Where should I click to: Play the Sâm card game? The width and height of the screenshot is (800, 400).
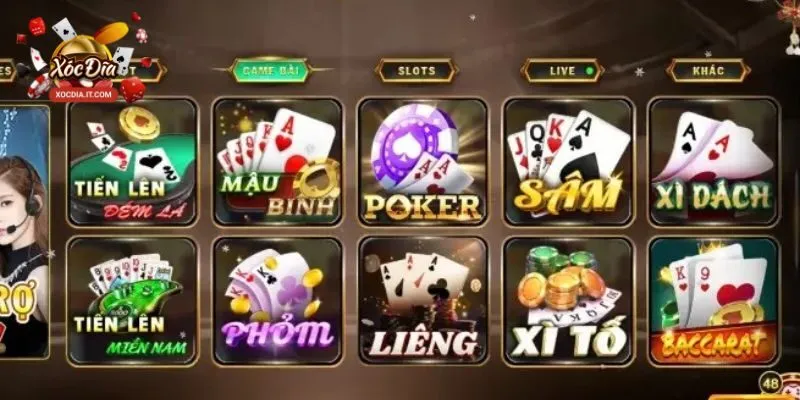coord(567,162)
